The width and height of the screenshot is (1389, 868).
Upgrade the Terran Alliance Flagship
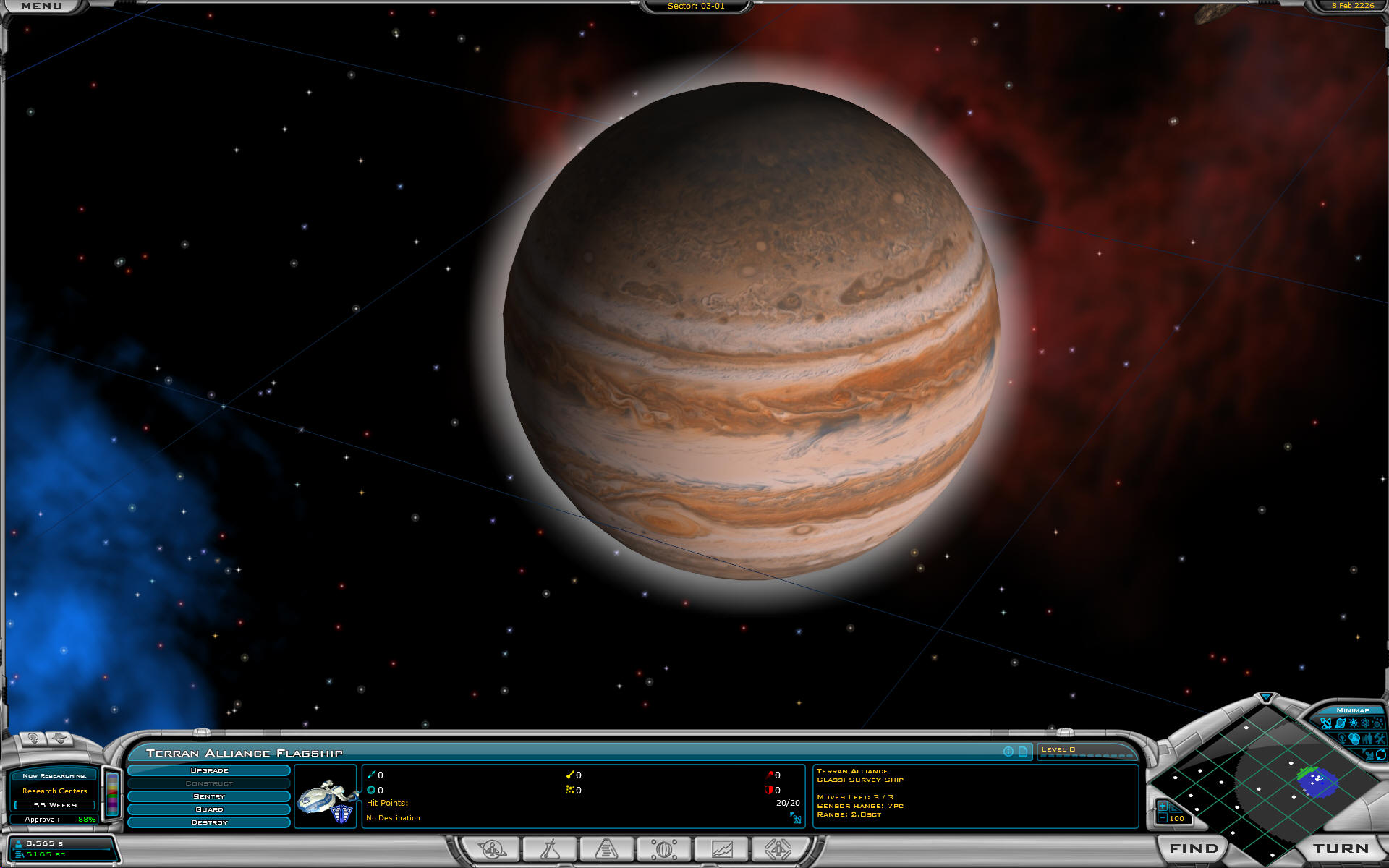(x=209, y=771)
